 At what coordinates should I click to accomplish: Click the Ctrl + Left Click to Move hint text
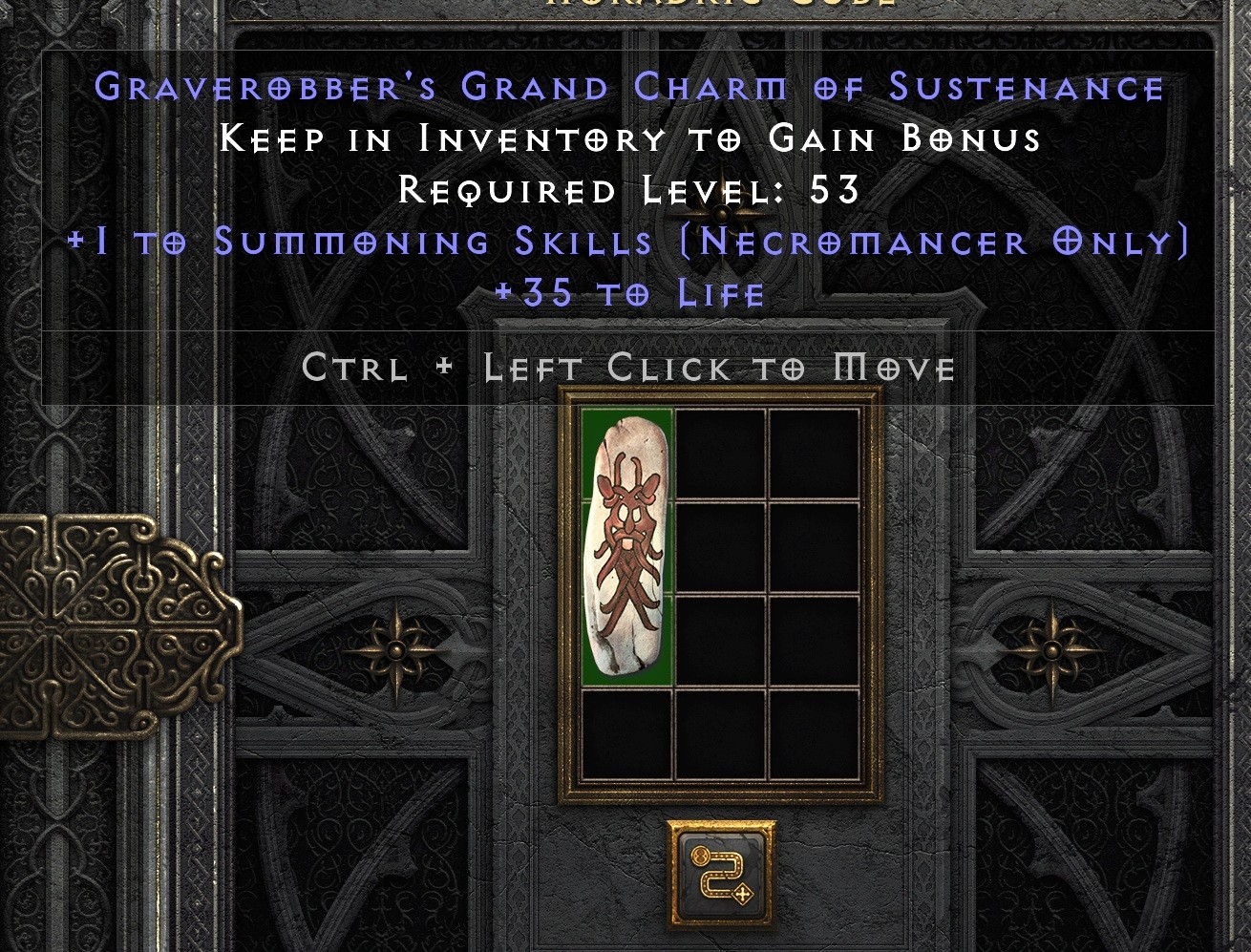tap(628, 367)
